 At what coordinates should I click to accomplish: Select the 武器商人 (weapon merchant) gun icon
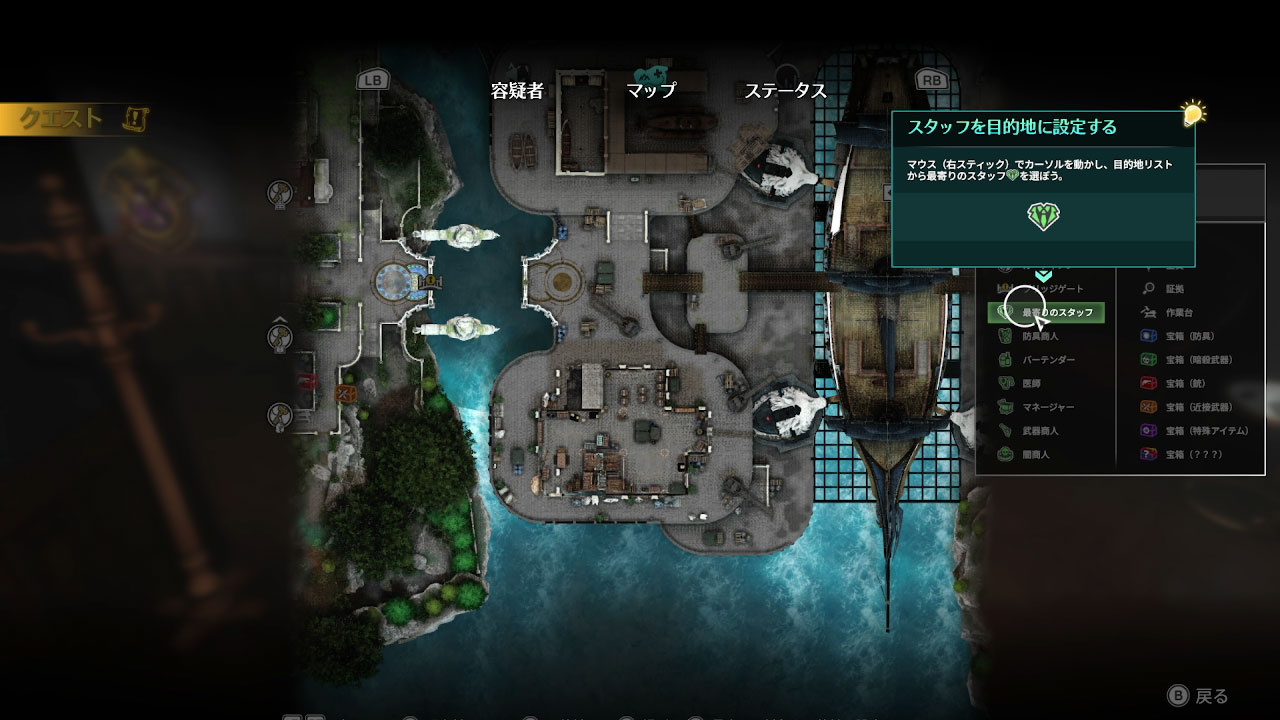click(x=1004, y=431)
